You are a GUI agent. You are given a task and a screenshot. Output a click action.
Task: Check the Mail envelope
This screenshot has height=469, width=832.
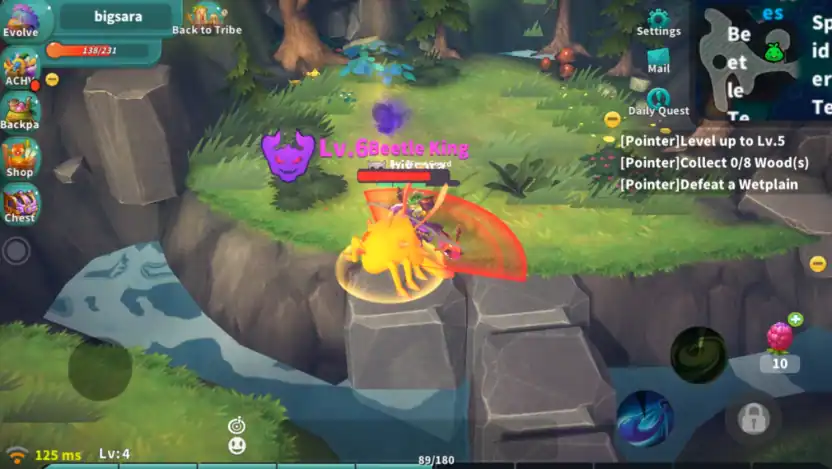coord(658,62)
